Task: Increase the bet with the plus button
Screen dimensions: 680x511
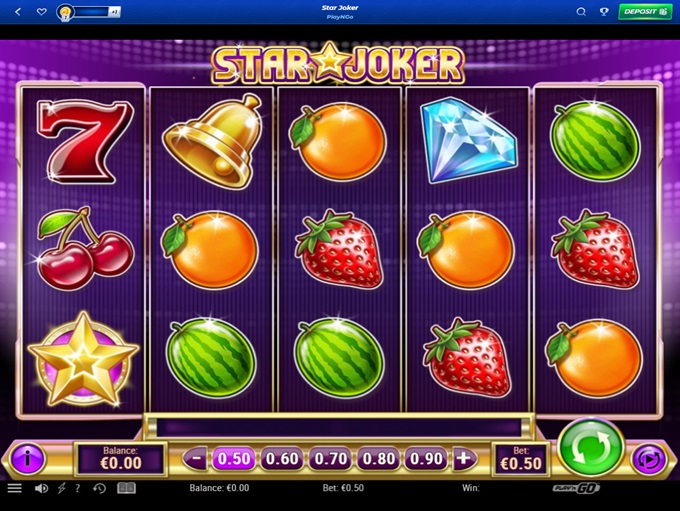Action: point(464,459)
